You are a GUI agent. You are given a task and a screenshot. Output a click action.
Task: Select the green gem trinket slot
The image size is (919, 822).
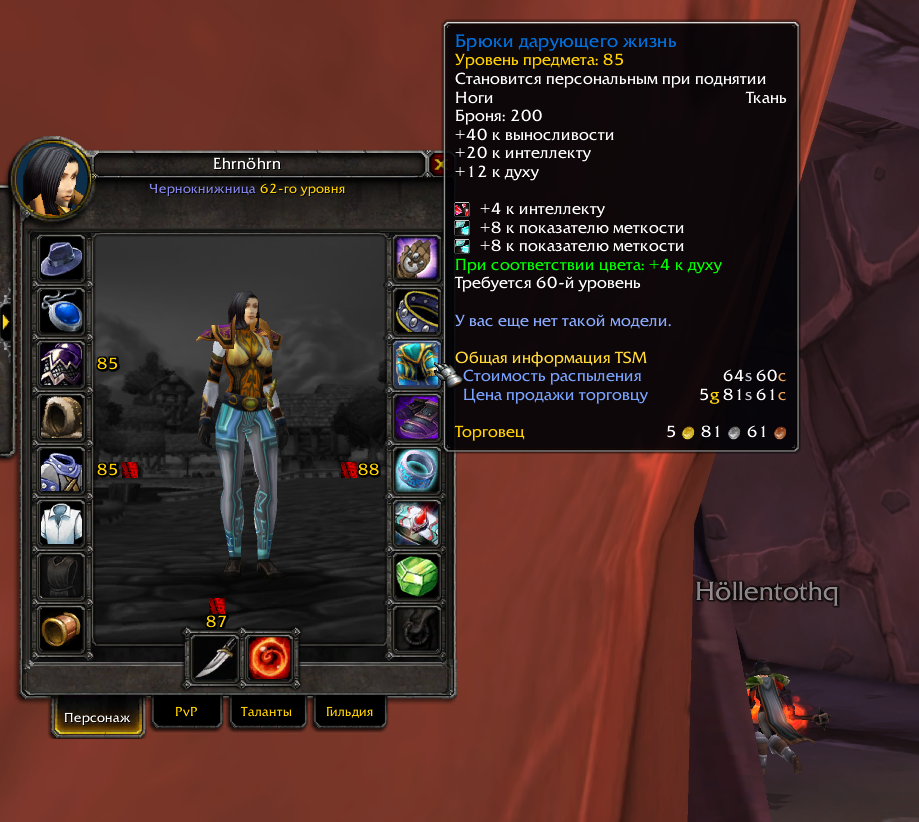pos(416,575)
